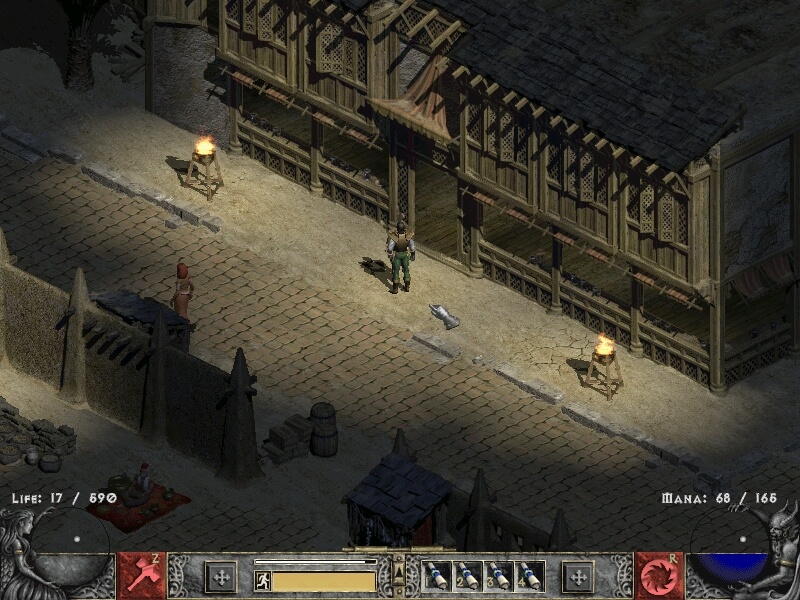This screenshot has width=800, height=600.
Task: Click the cross-arrow button beside the attack skill
Action: click(x=220, y=576)
